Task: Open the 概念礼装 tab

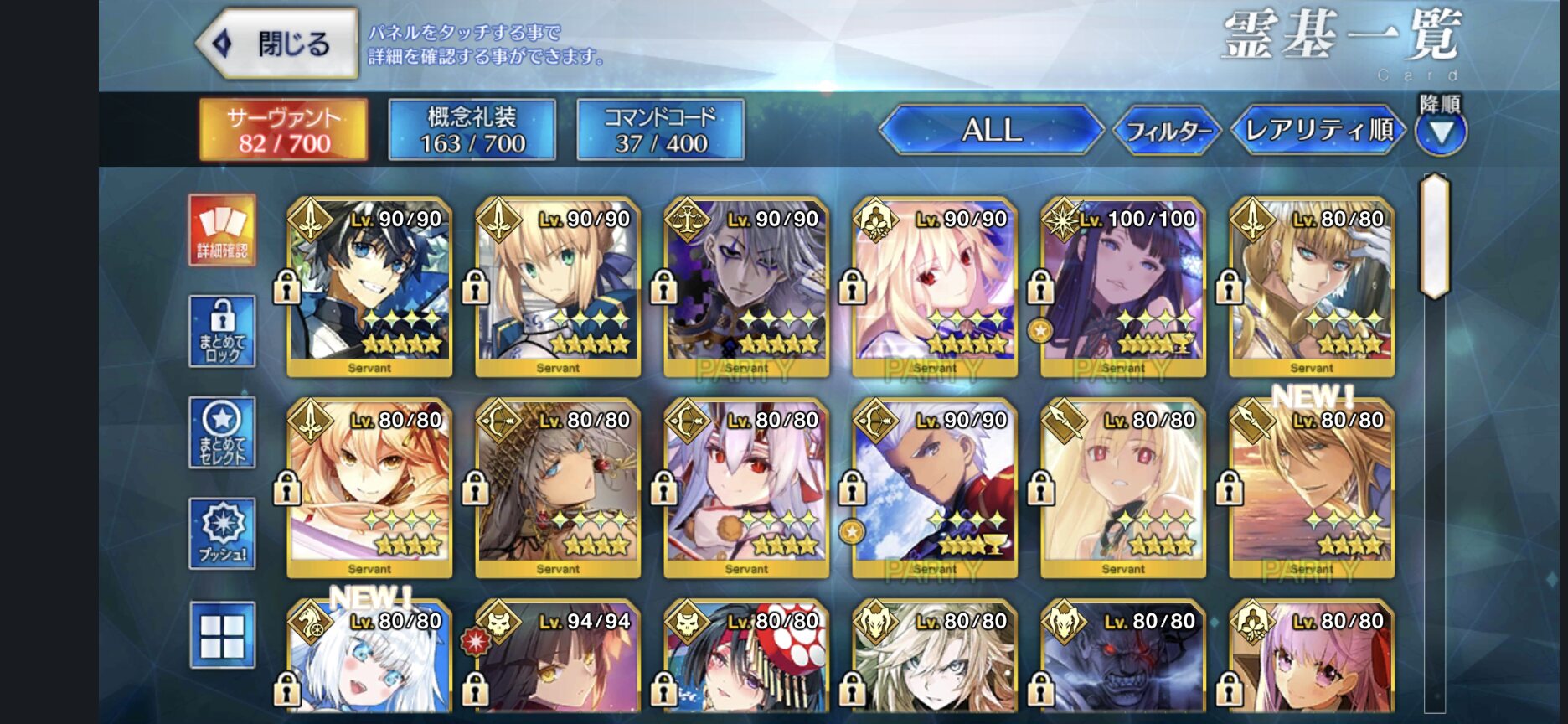Action: (472, 130)
